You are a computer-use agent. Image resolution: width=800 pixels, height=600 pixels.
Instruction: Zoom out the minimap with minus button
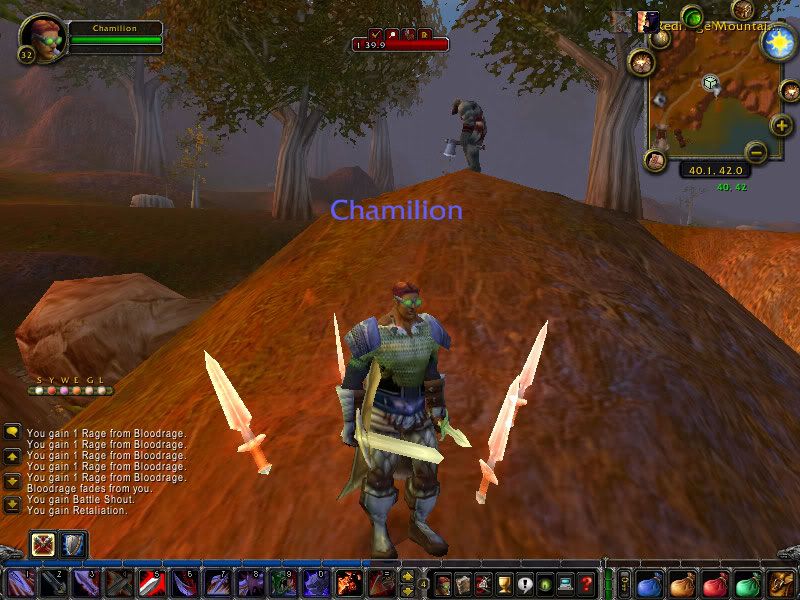coord(756,152)
